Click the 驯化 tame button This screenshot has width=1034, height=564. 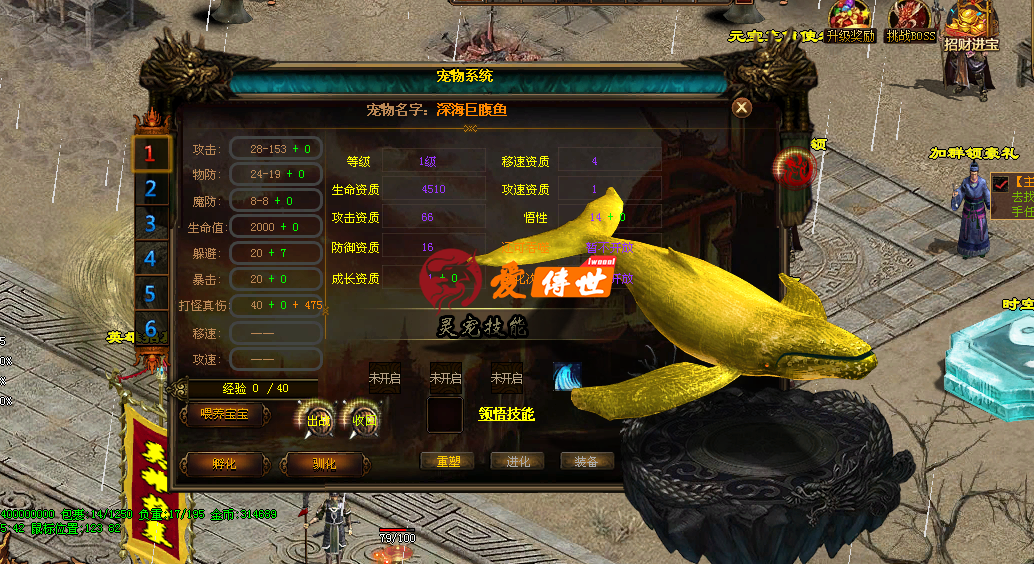tap(322, 464)
